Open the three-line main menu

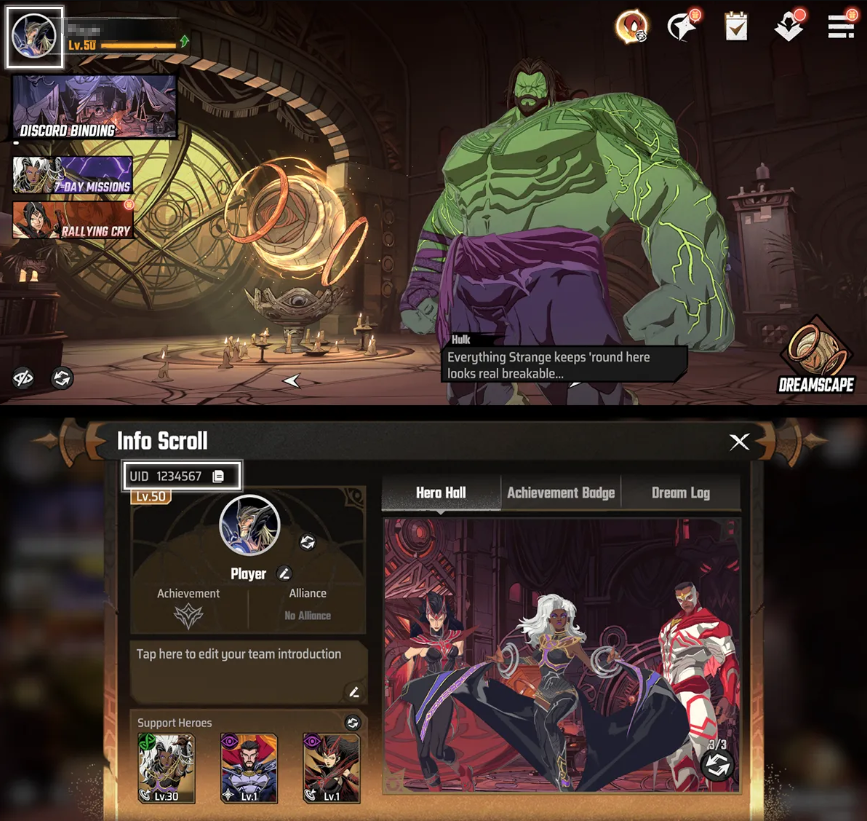pyautogui.click(x=841, y=27)
